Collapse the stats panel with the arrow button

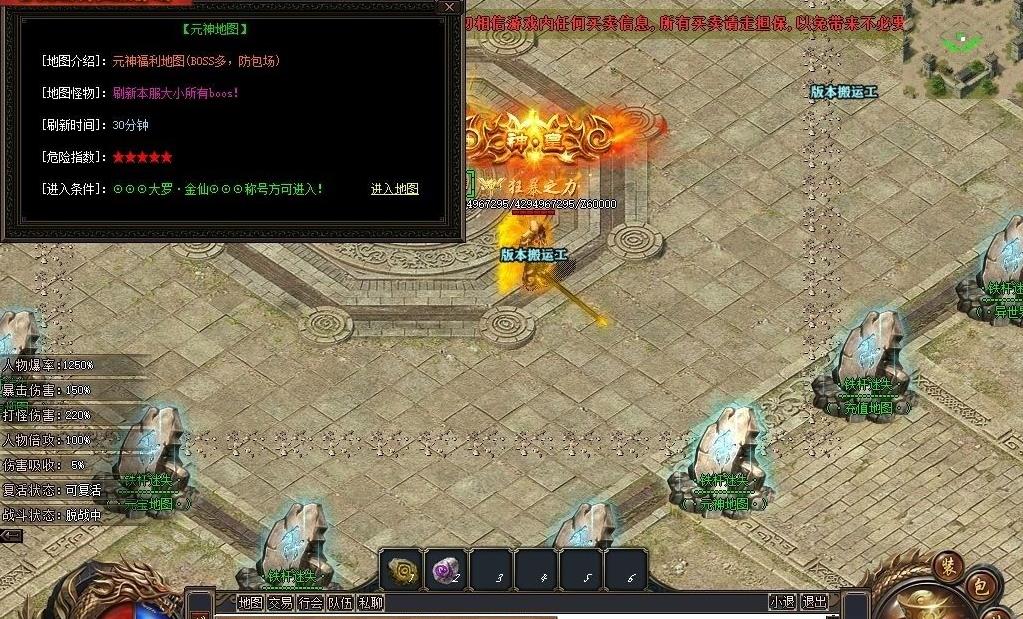tap(11, 536)
